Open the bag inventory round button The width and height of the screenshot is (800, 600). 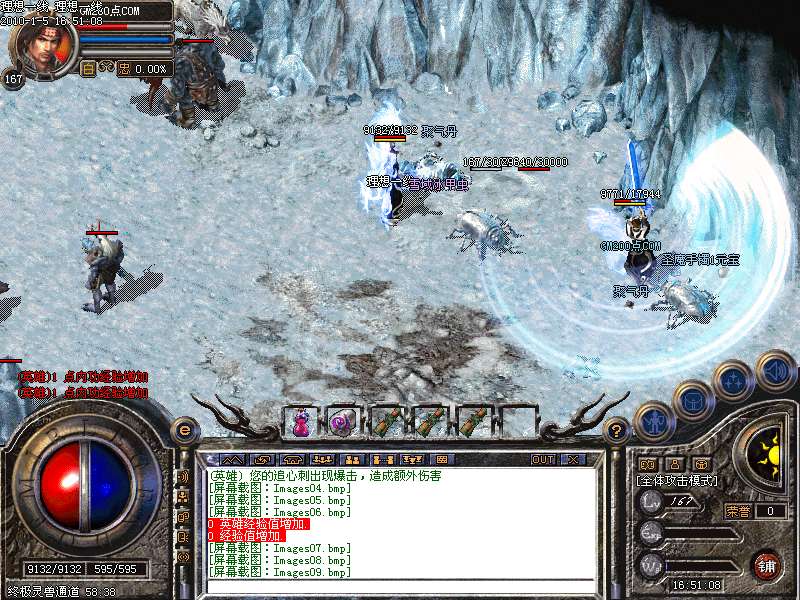click(693, 401)
